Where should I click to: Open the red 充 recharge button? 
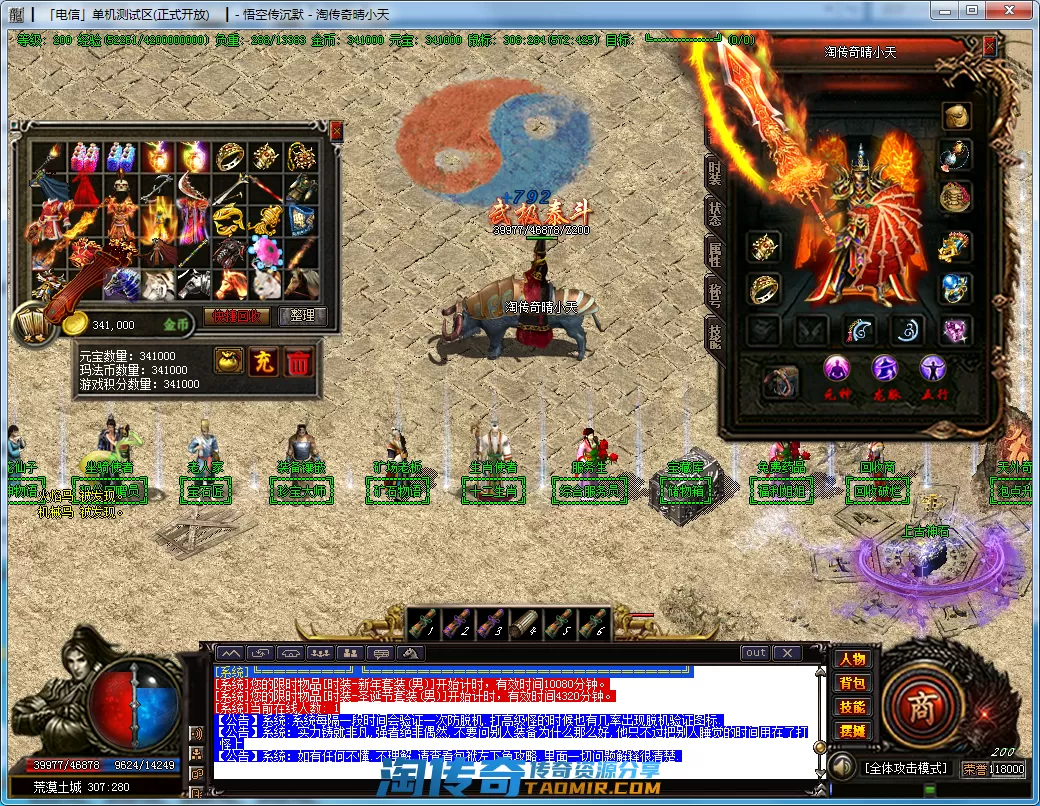(263, 362)
